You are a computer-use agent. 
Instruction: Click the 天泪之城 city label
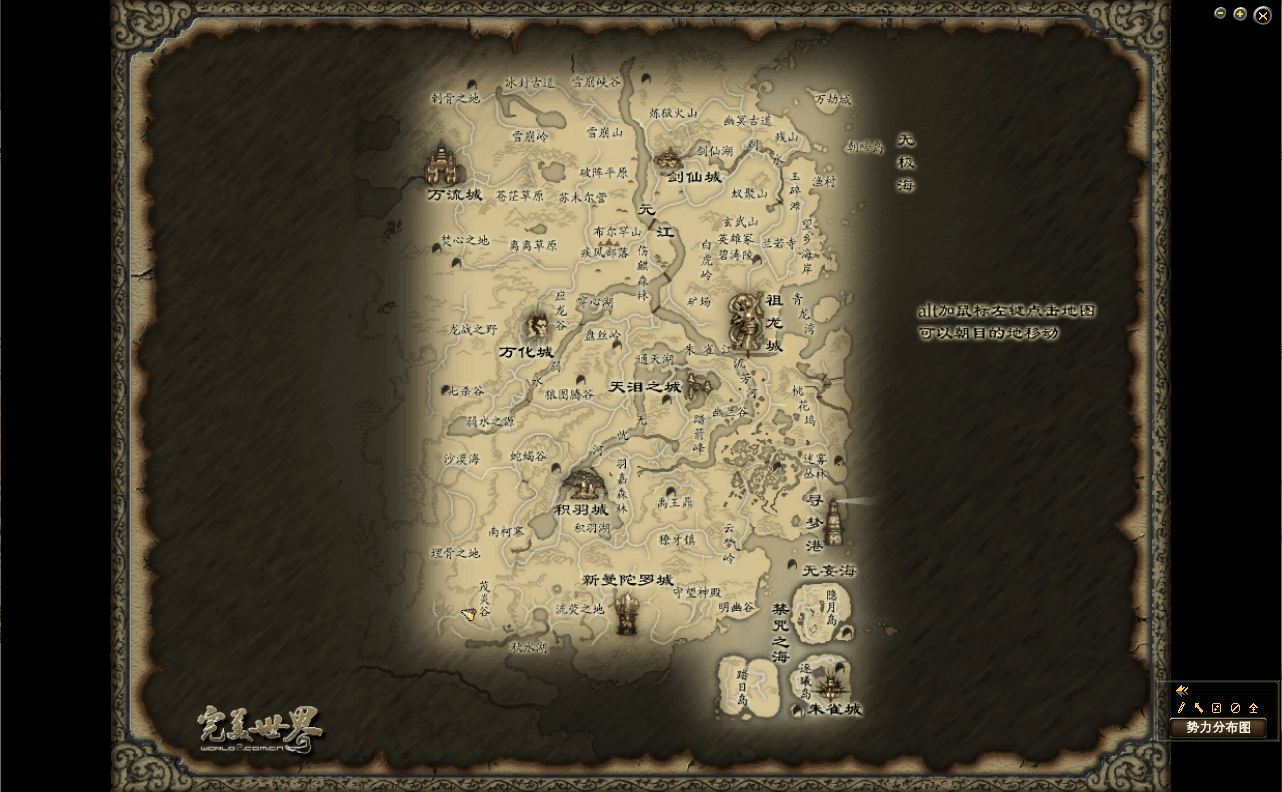(645, 386)
